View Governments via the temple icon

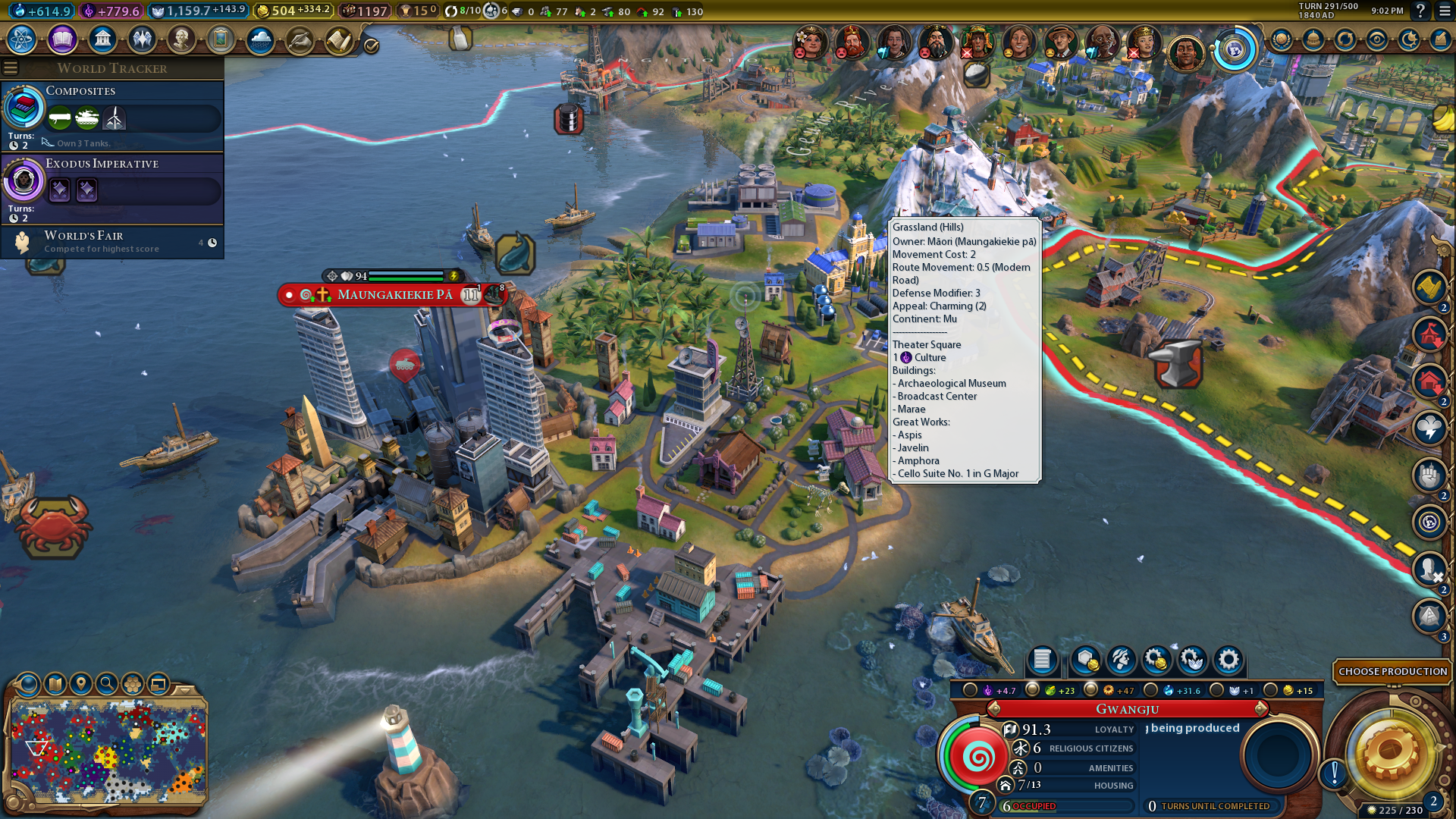point(102,39)
